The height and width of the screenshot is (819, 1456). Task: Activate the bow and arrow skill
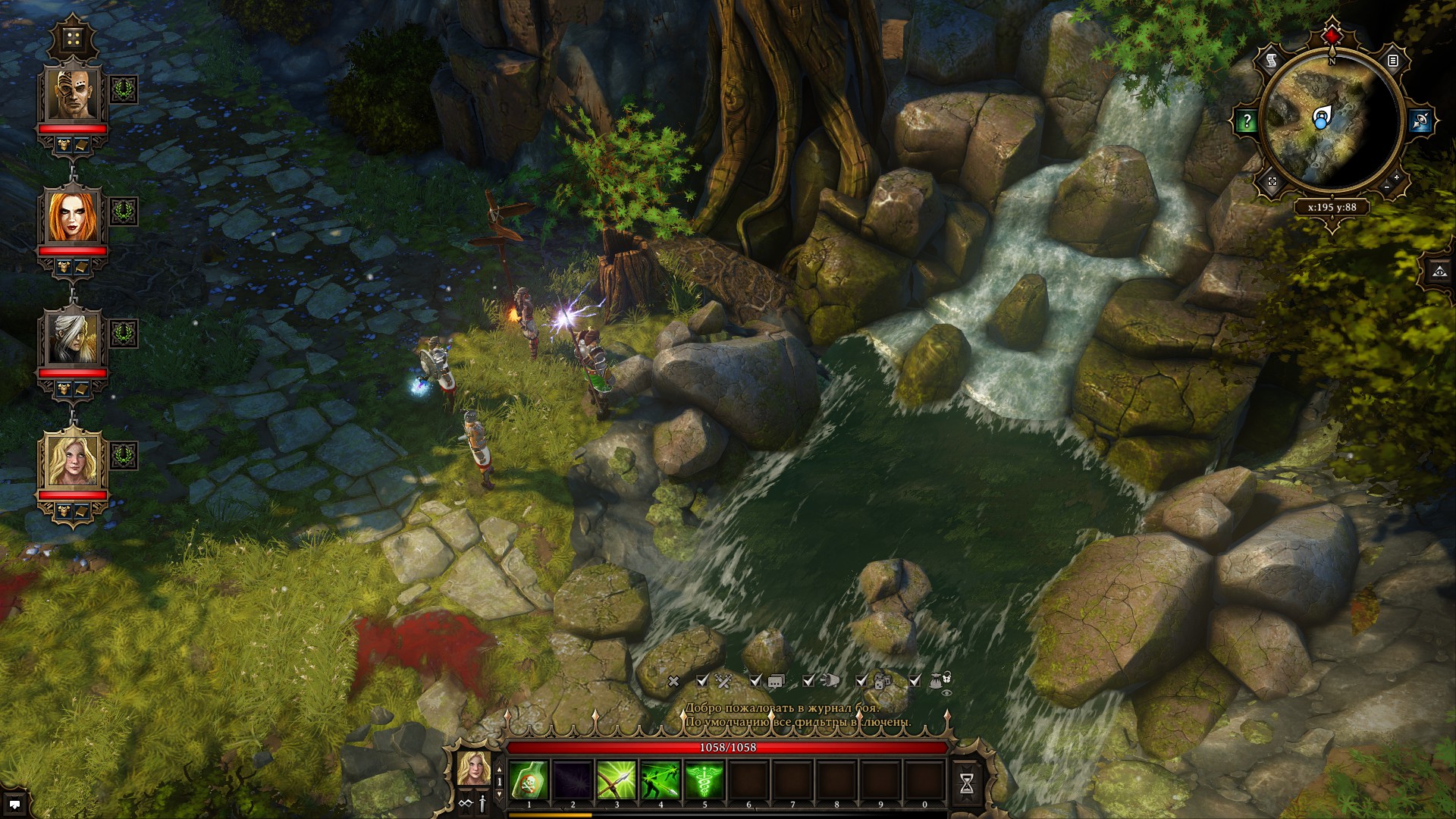(617, 780)
